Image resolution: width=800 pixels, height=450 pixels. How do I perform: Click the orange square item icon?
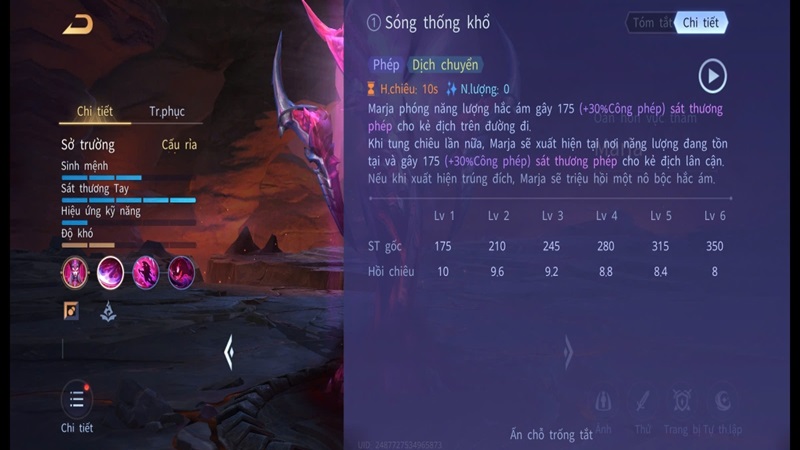click(72, 311)
